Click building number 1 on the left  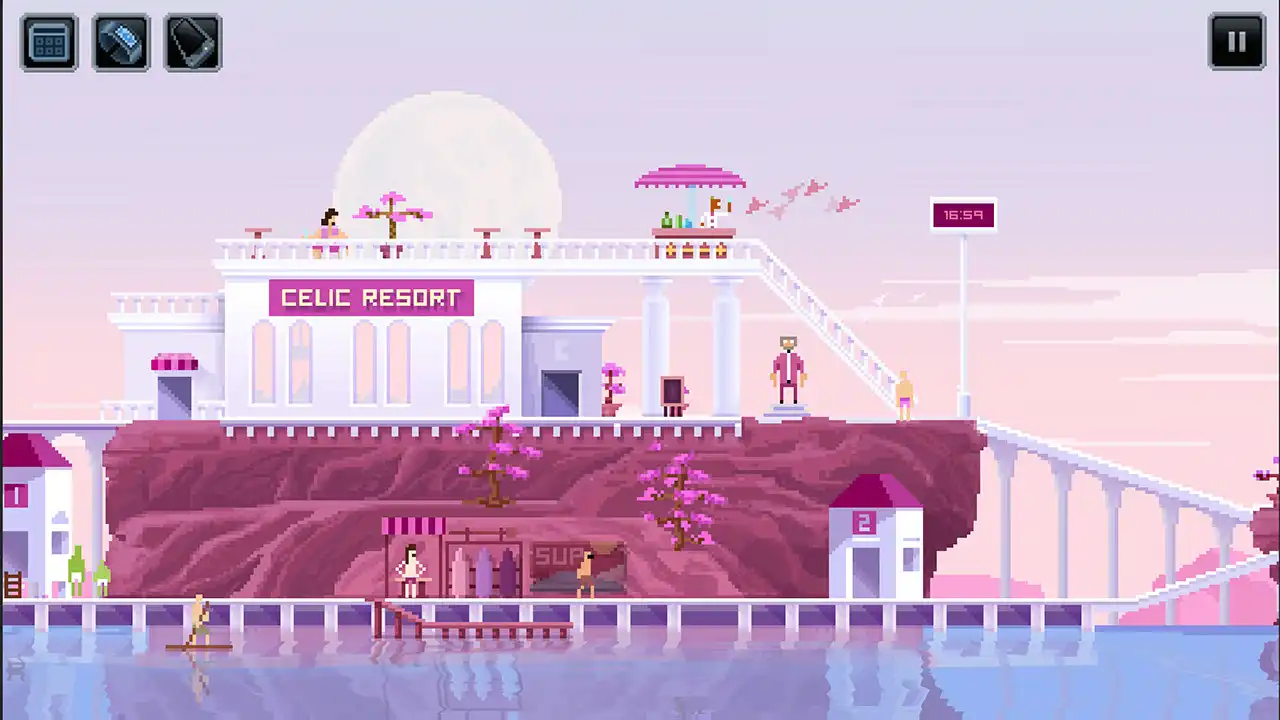tap(15, 497)
